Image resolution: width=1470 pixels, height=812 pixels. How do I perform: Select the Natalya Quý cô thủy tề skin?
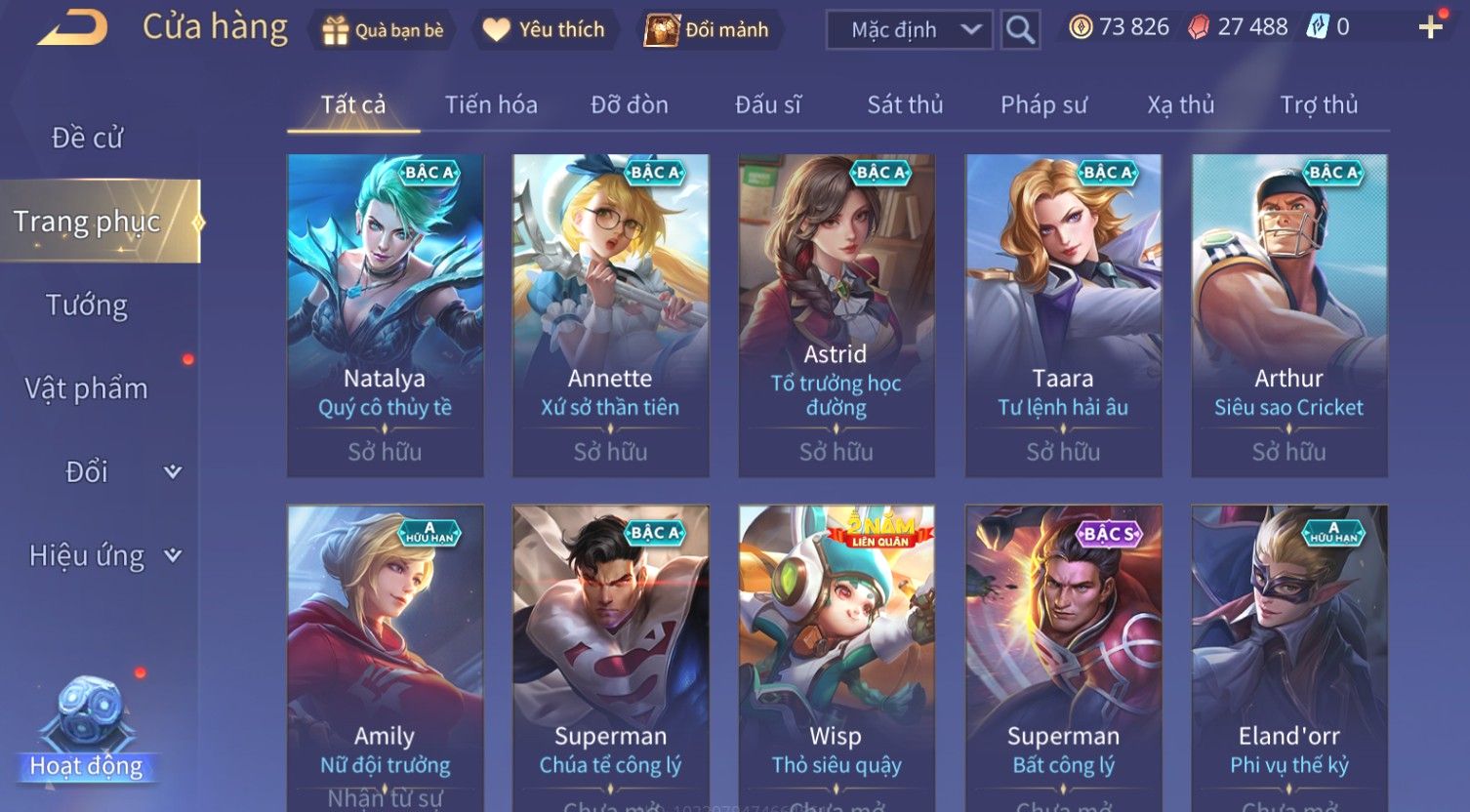click(385, 314)
